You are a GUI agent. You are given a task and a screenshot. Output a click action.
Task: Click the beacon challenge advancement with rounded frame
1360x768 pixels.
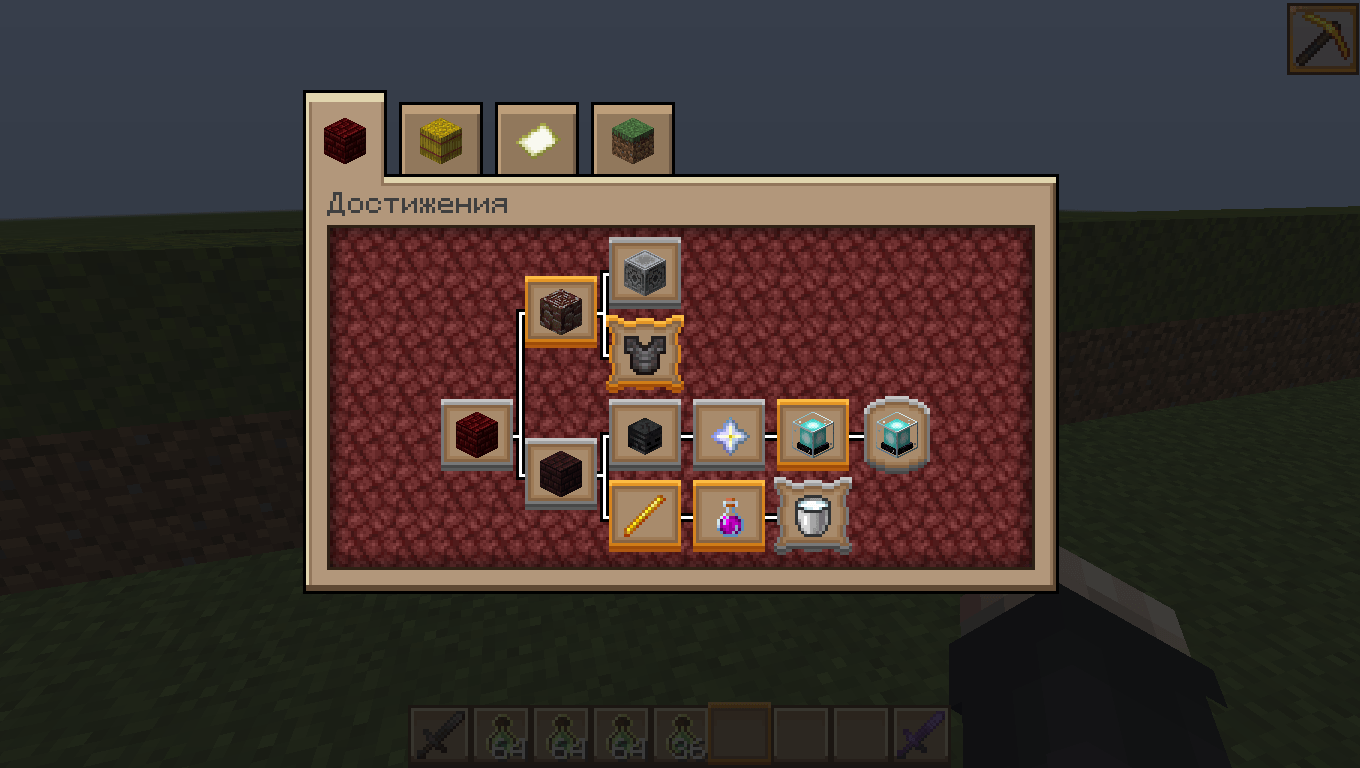(x=895, y=433)
